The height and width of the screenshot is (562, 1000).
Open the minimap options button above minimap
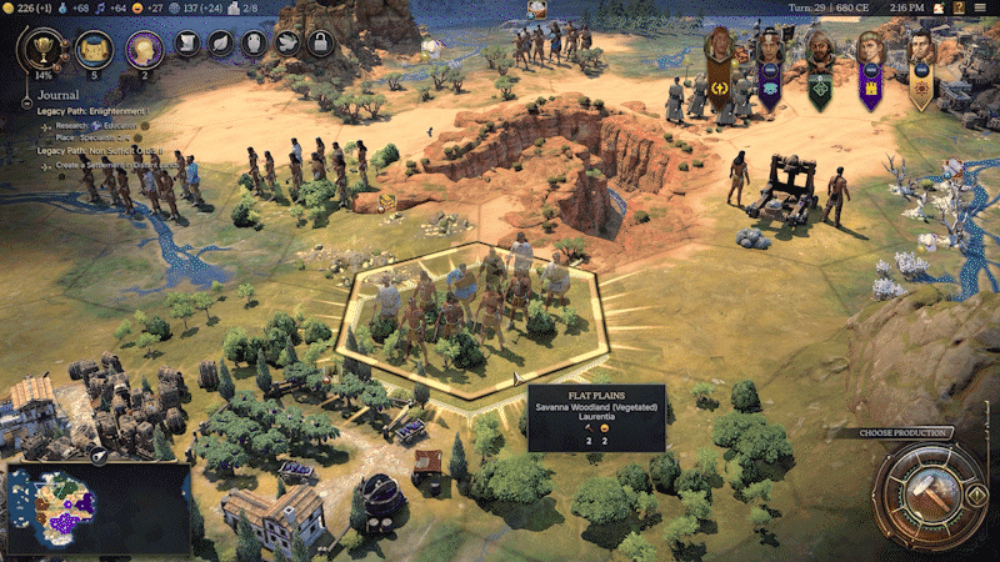click(x=100, y=455)
